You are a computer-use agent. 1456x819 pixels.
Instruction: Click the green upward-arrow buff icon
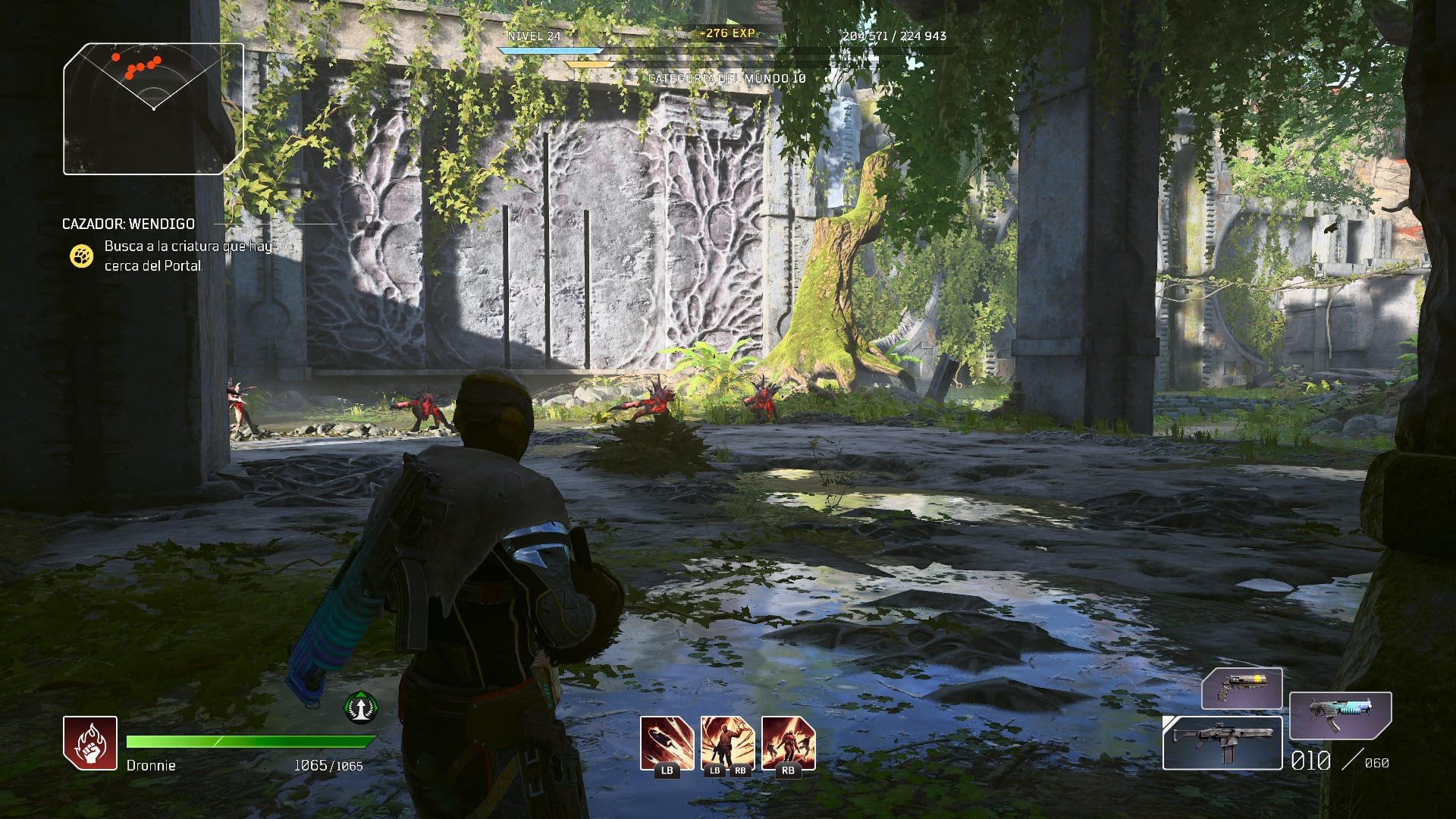[361, 707]
